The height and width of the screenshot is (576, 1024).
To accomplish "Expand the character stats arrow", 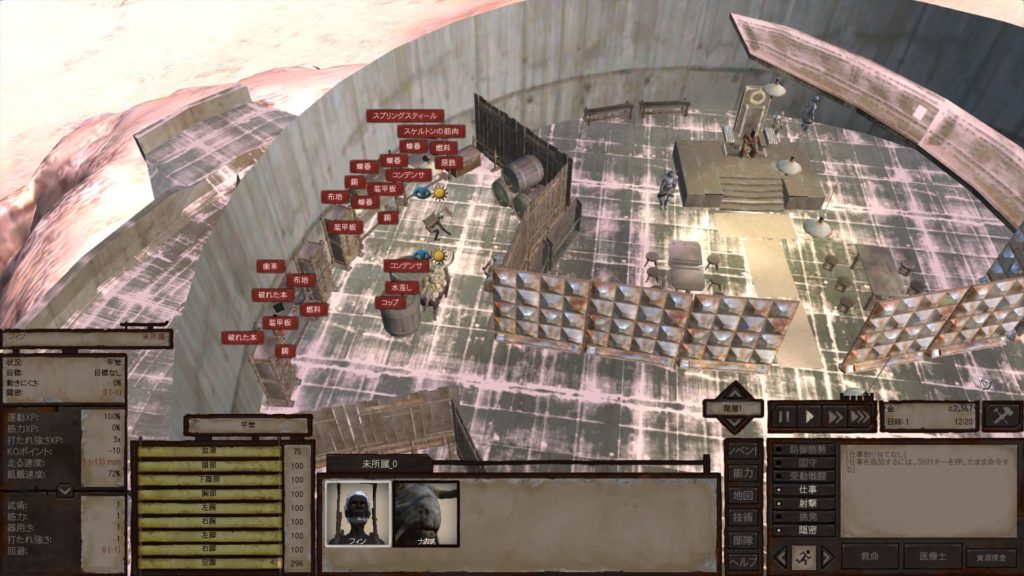I will (63, 490).
